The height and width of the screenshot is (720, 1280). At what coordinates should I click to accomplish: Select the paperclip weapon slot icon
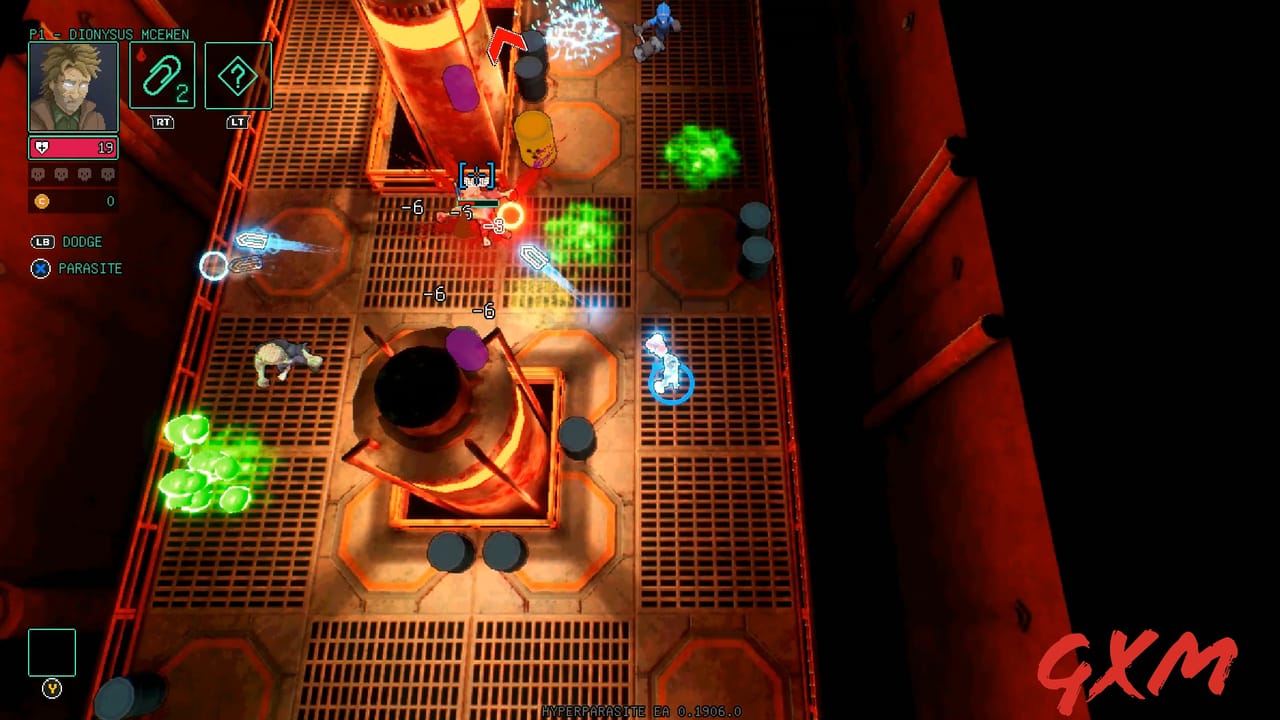(162, 76)
